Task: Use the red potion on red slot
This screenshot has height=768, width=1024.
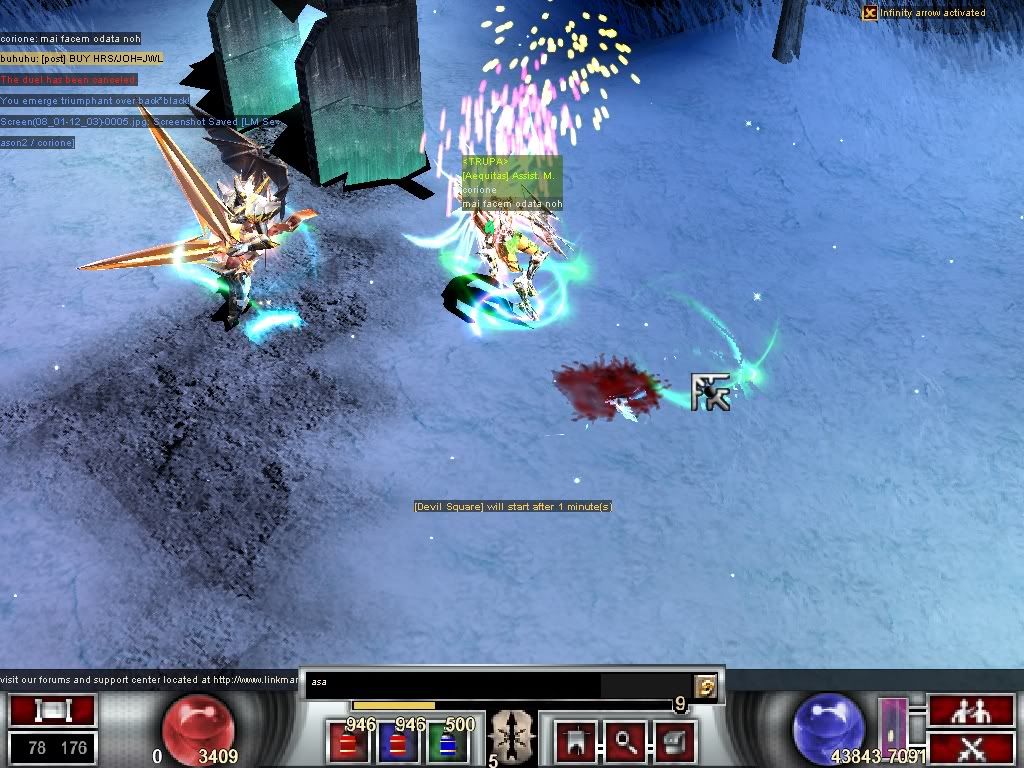Action: pos(349,743)
